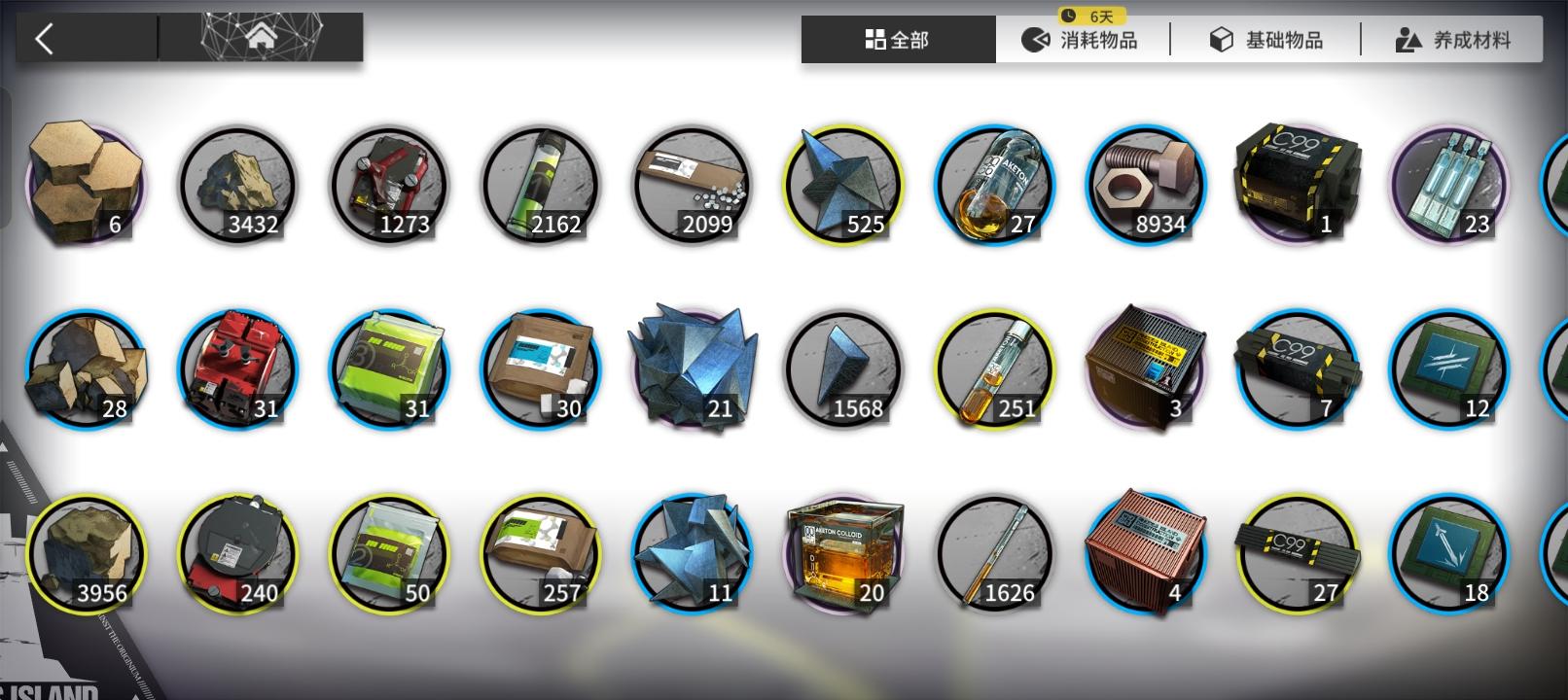Select the hexagonal rock item showing count 6
This screenshot has width=1568, height=700.
(x=86, y=185)
